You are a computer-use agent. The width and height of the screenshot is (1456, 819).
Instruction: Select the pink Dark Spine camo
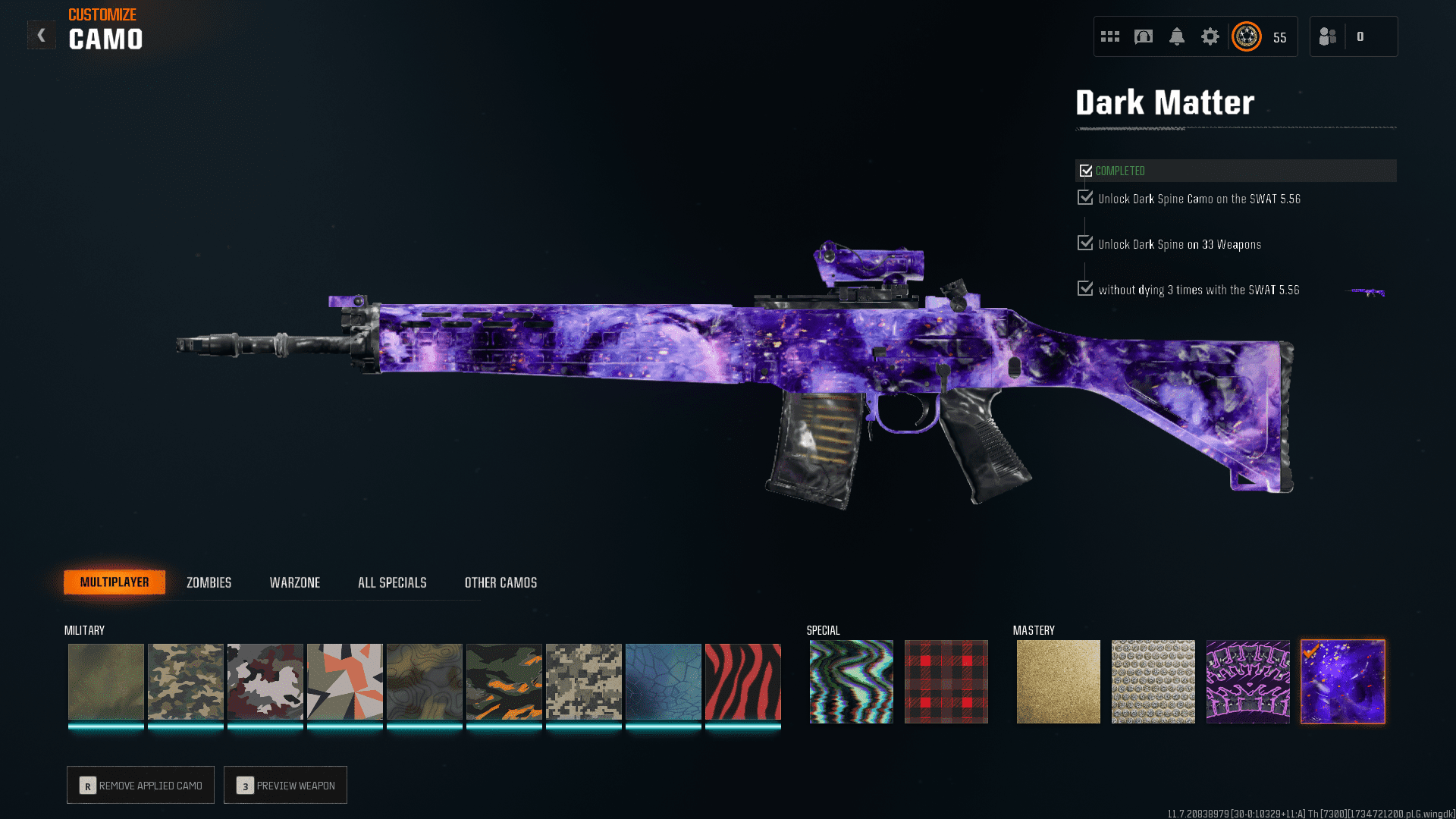pyautogui.click(x=1247, y=681)
